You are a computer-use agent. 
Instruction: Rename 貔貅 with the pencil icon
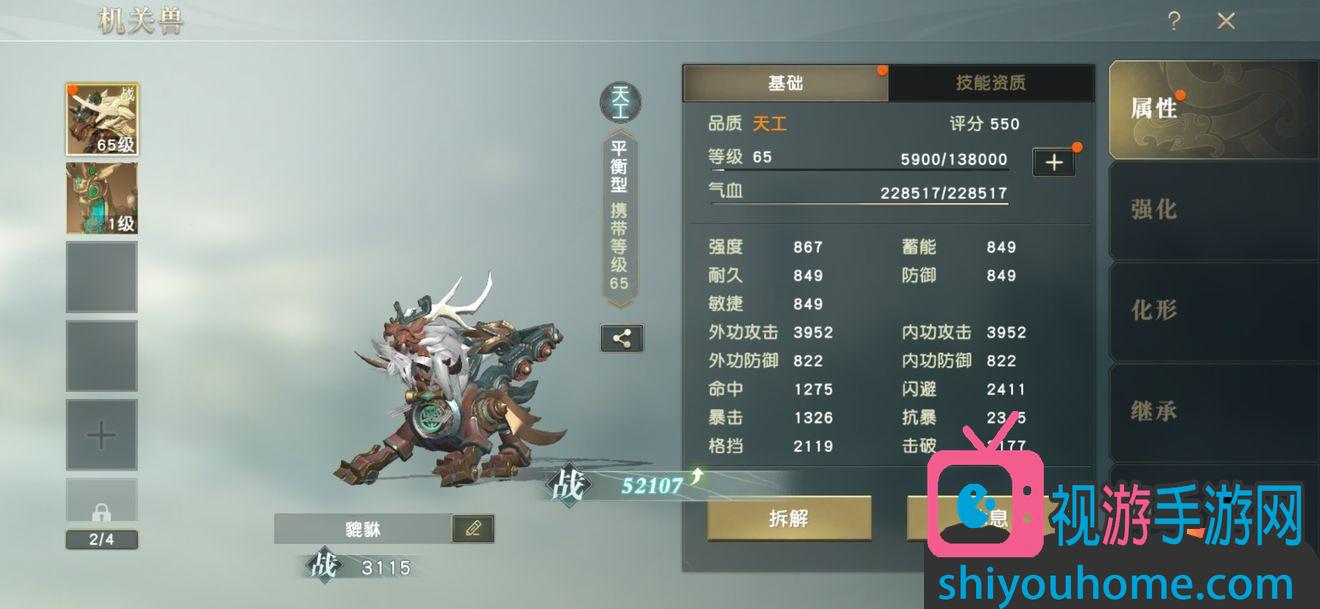(473, 528)
